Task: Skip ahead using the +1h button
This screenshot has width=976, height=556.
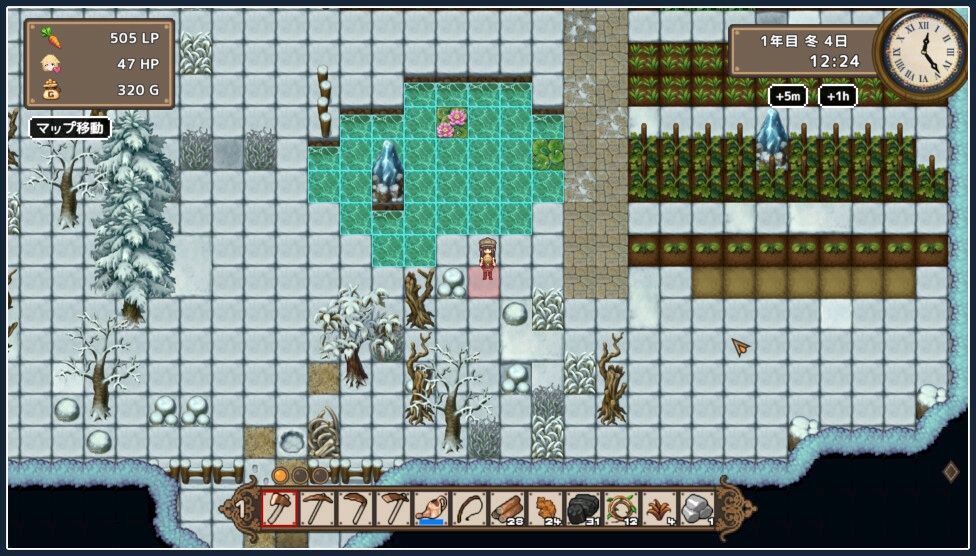Action: 838,96
